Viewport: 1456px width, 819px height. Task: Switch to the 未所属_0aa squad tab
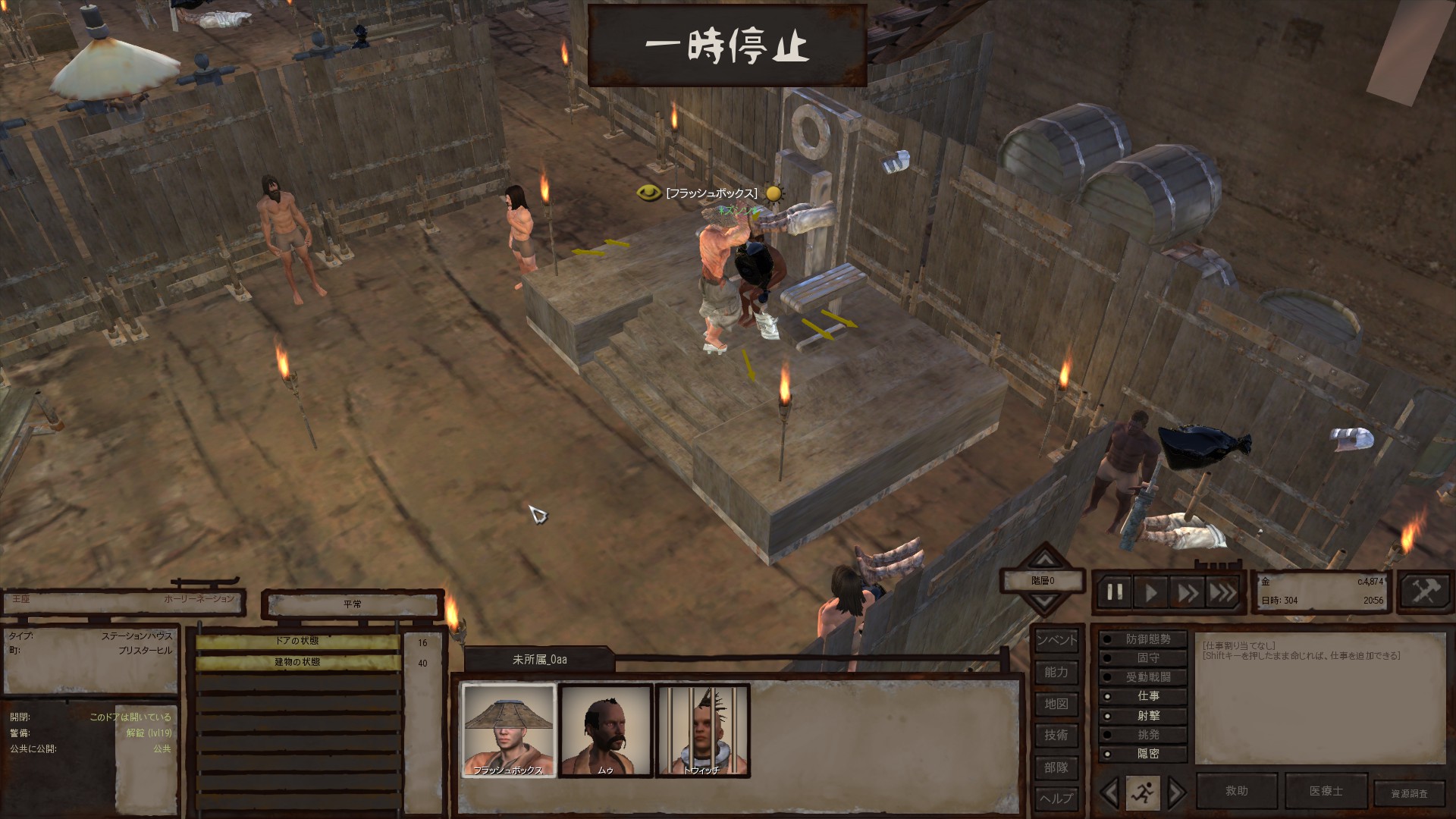point(539,660)
